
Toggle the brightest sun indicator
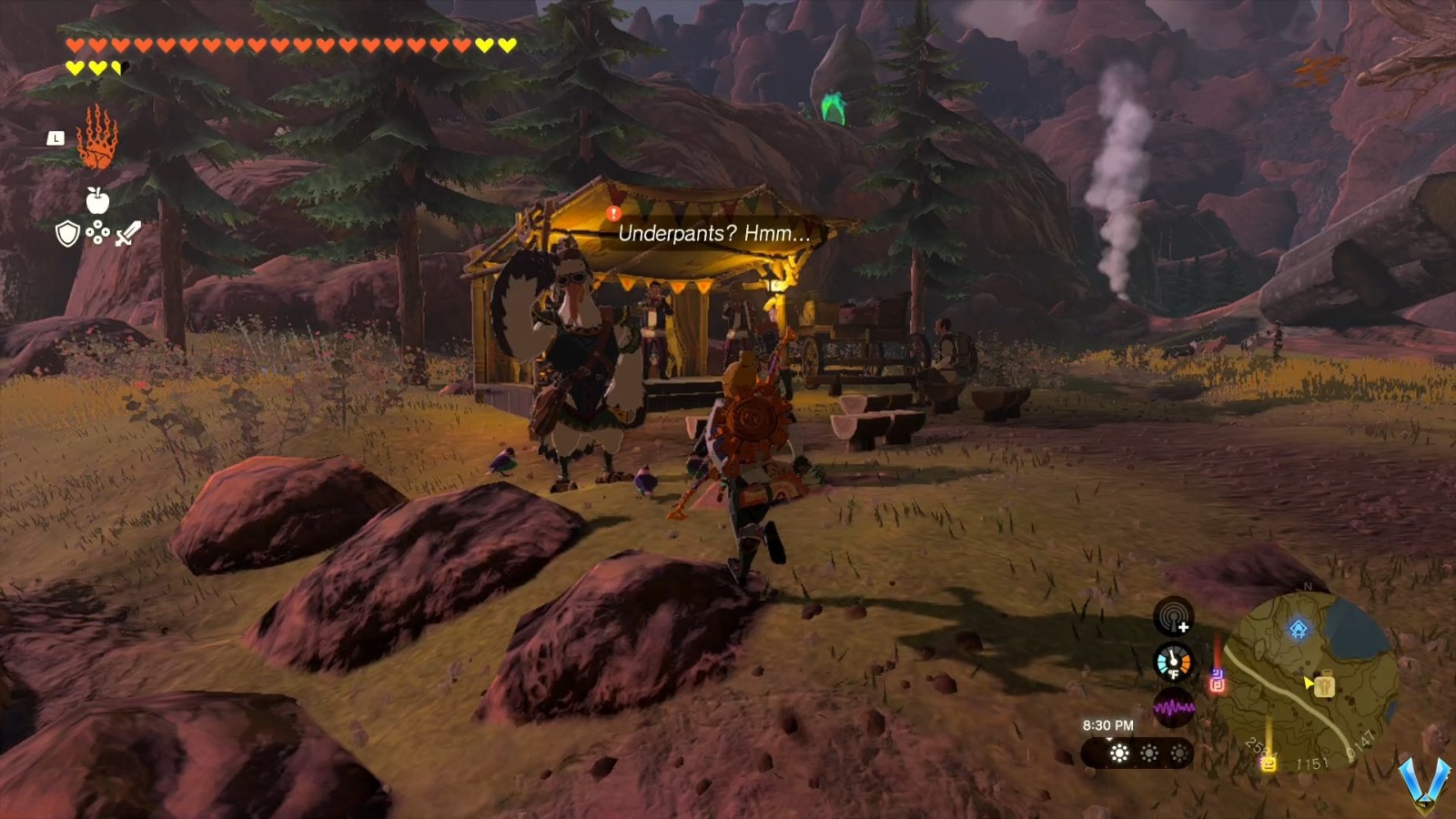(x=1120, y=752)
